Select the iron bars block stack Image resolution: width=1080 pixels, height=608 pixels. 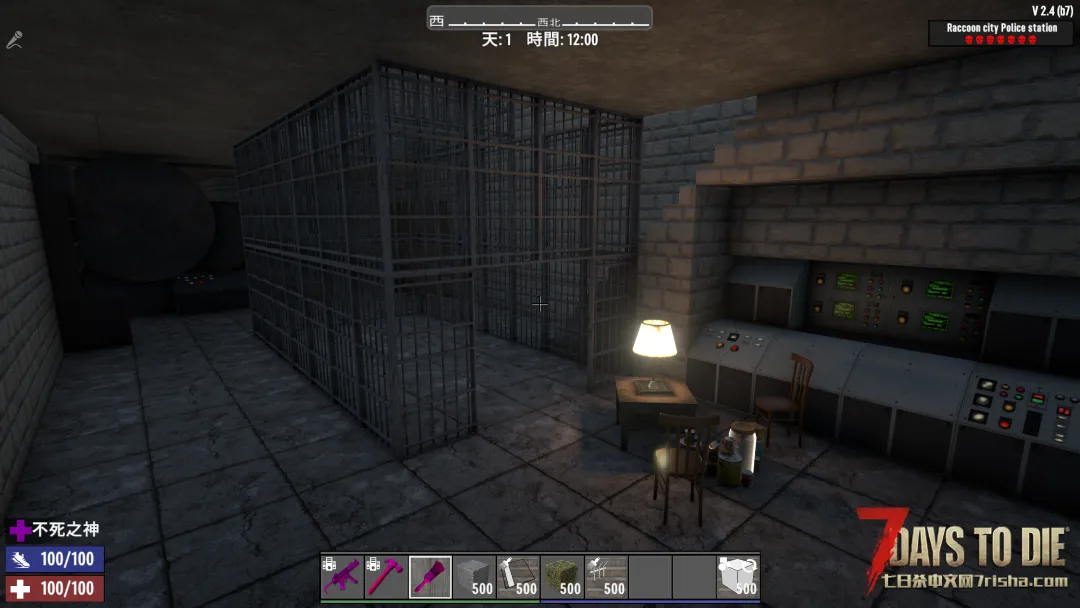(606, 577)
